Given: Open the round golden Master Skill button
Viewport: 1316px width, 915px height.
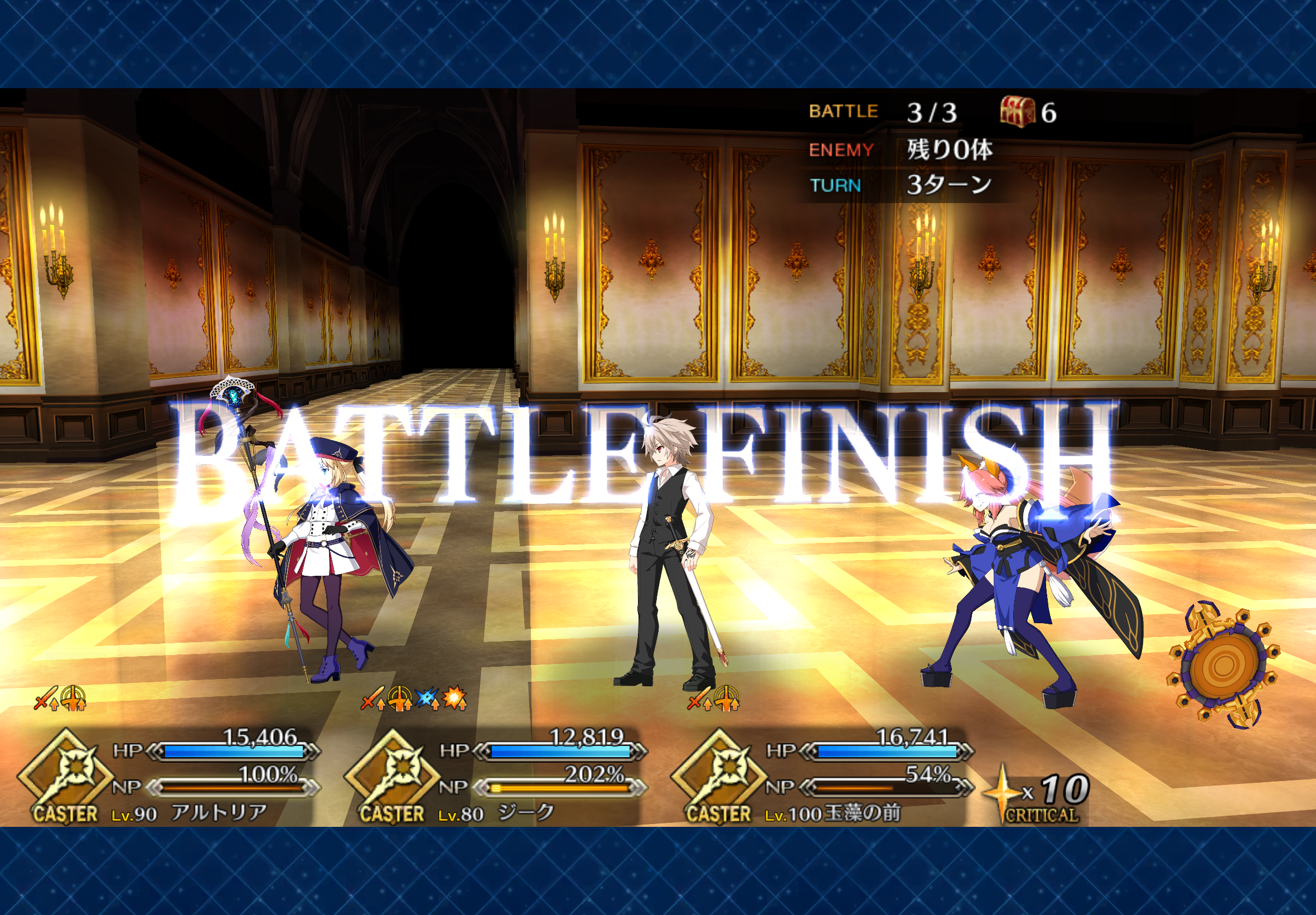Looking at the screenshot, I should 1223,665.
